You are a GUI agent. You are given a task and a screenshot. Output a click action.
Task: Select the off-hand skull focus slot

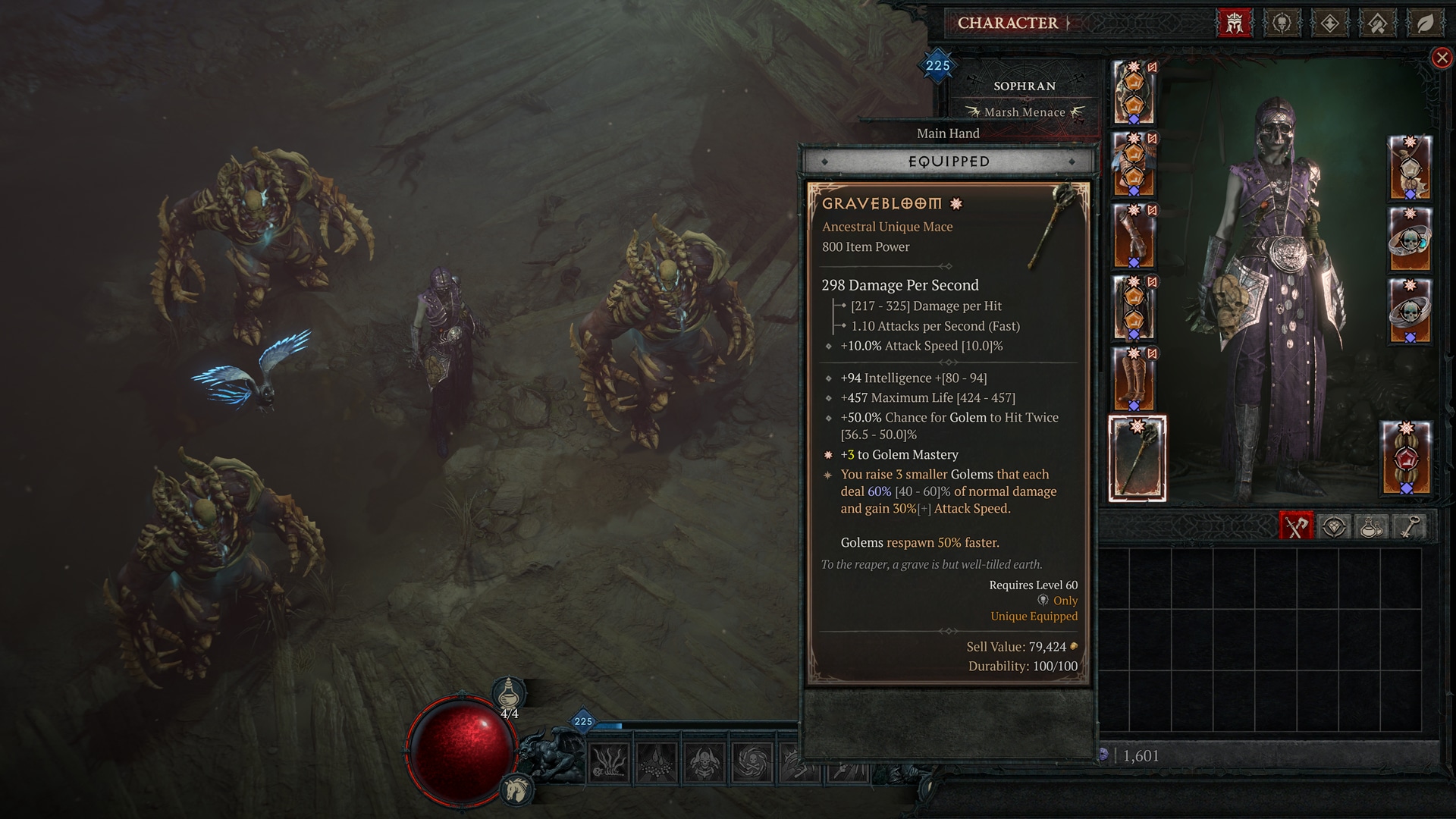point(1406,458)
